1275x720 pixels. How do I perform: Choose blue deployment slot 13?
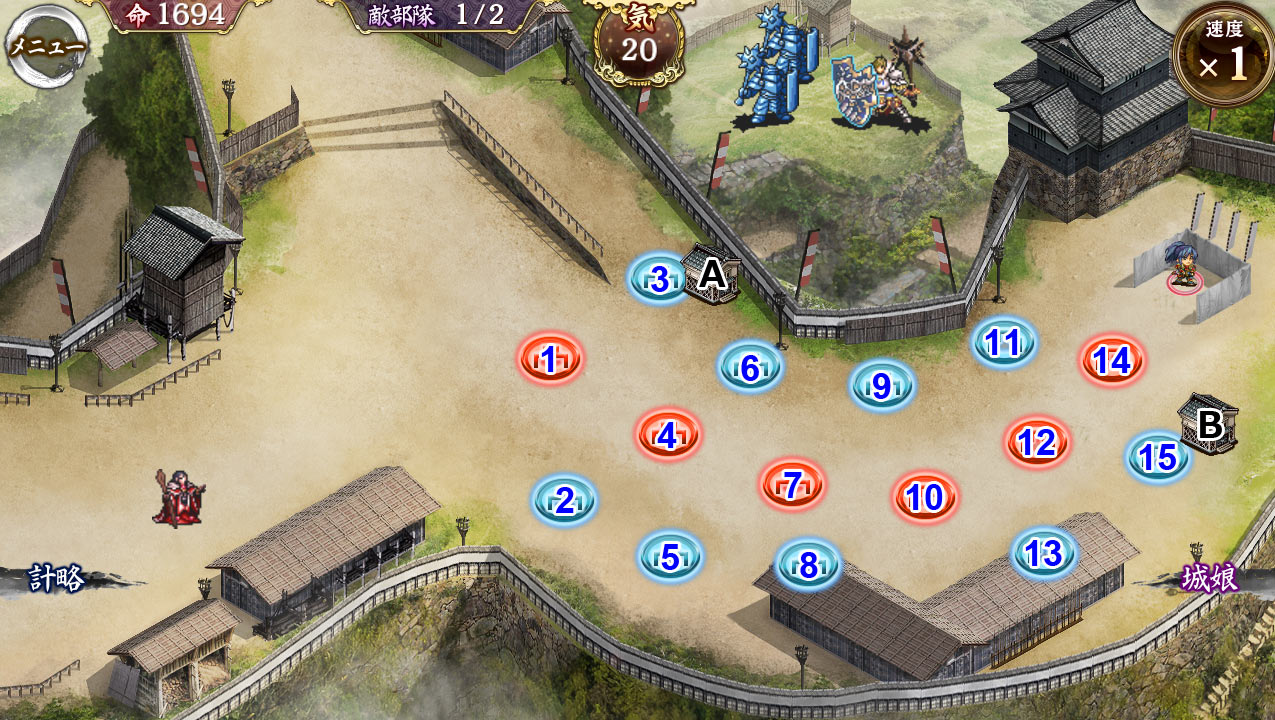1044,553
